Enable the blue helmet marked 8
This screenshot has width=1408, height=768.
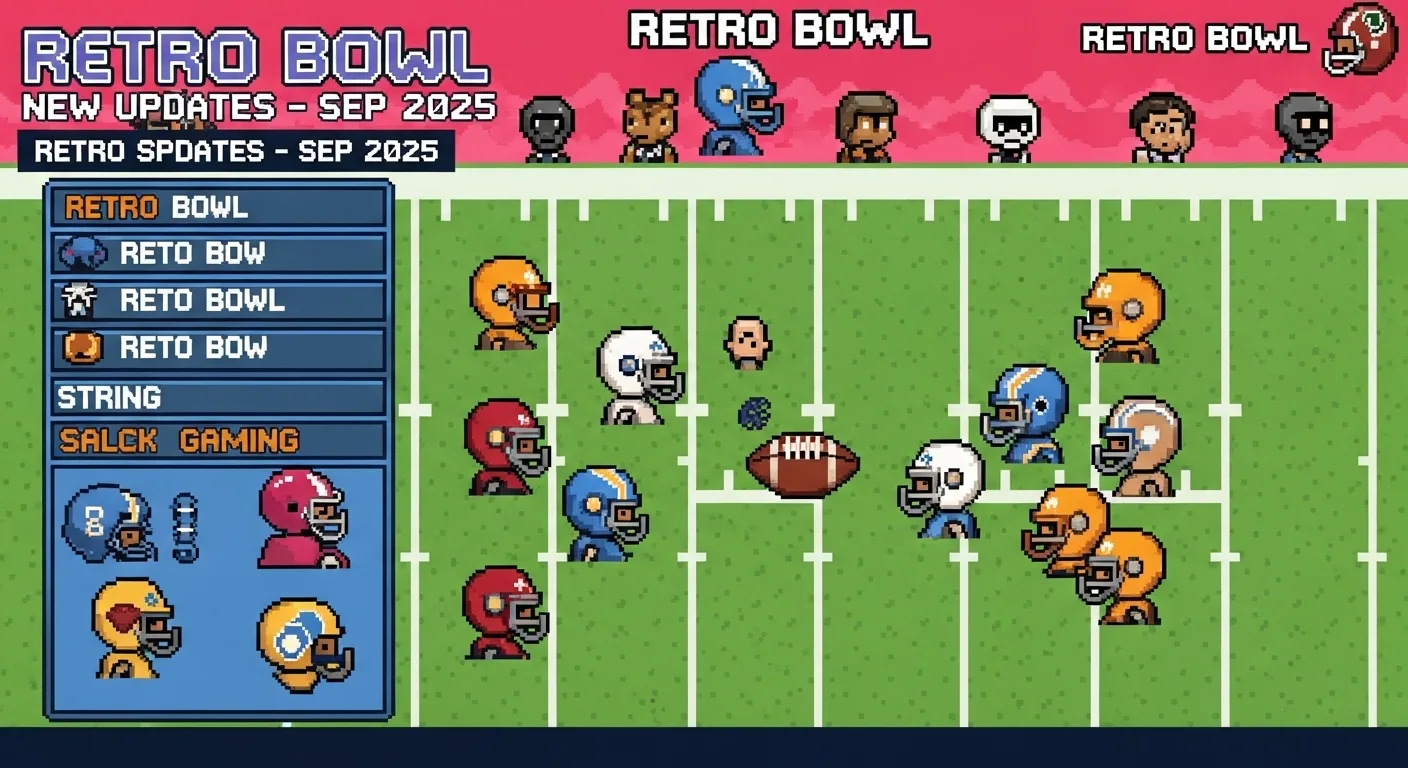103,525
